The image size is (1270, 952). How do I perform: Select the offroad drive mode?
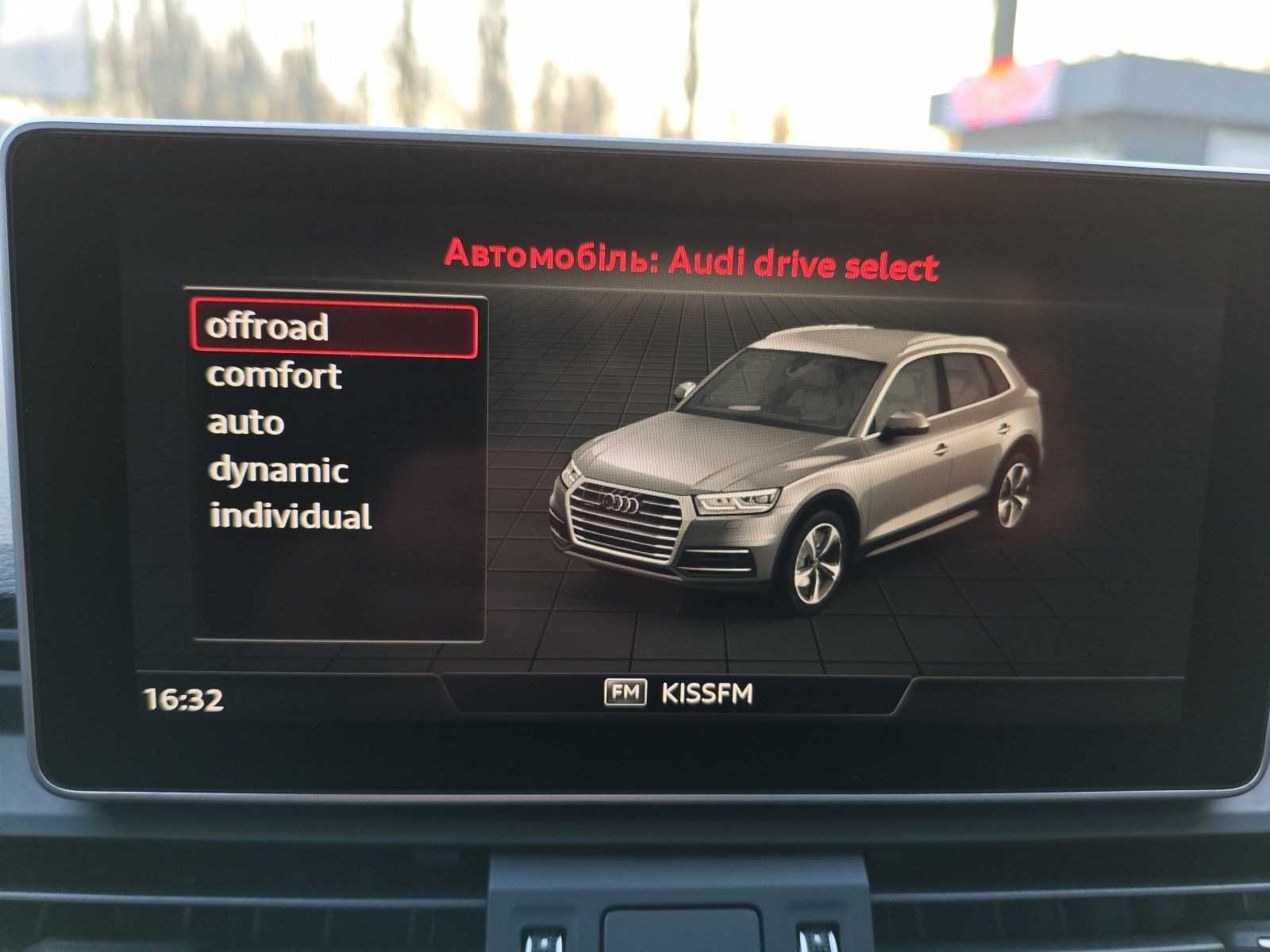(x=333, y=328)
